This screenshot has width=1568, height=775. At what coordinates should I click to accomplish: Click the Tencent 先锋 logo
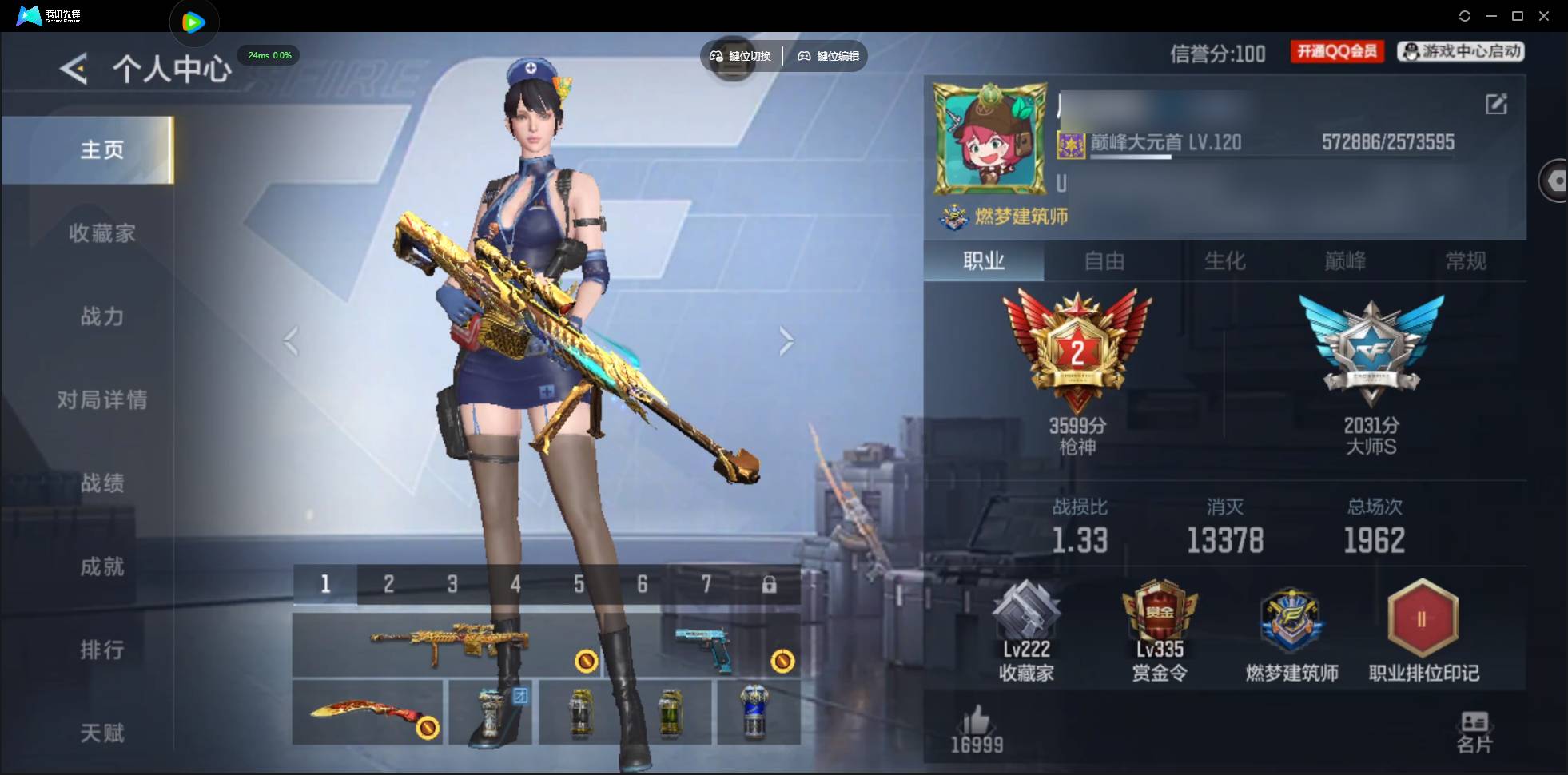tap(29, 15)
